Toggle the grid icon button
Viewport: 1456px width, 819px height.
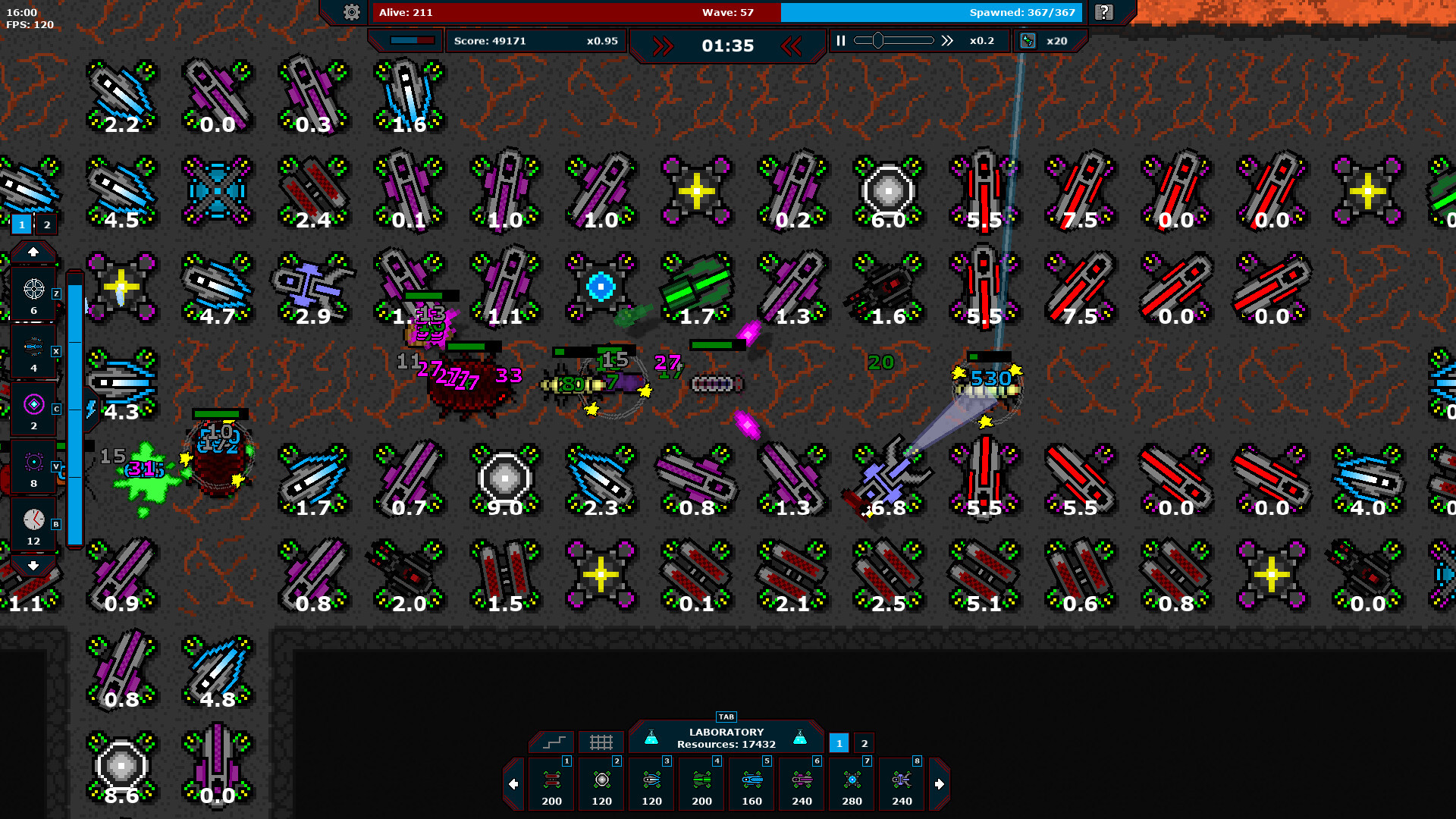tap(601, 742)
